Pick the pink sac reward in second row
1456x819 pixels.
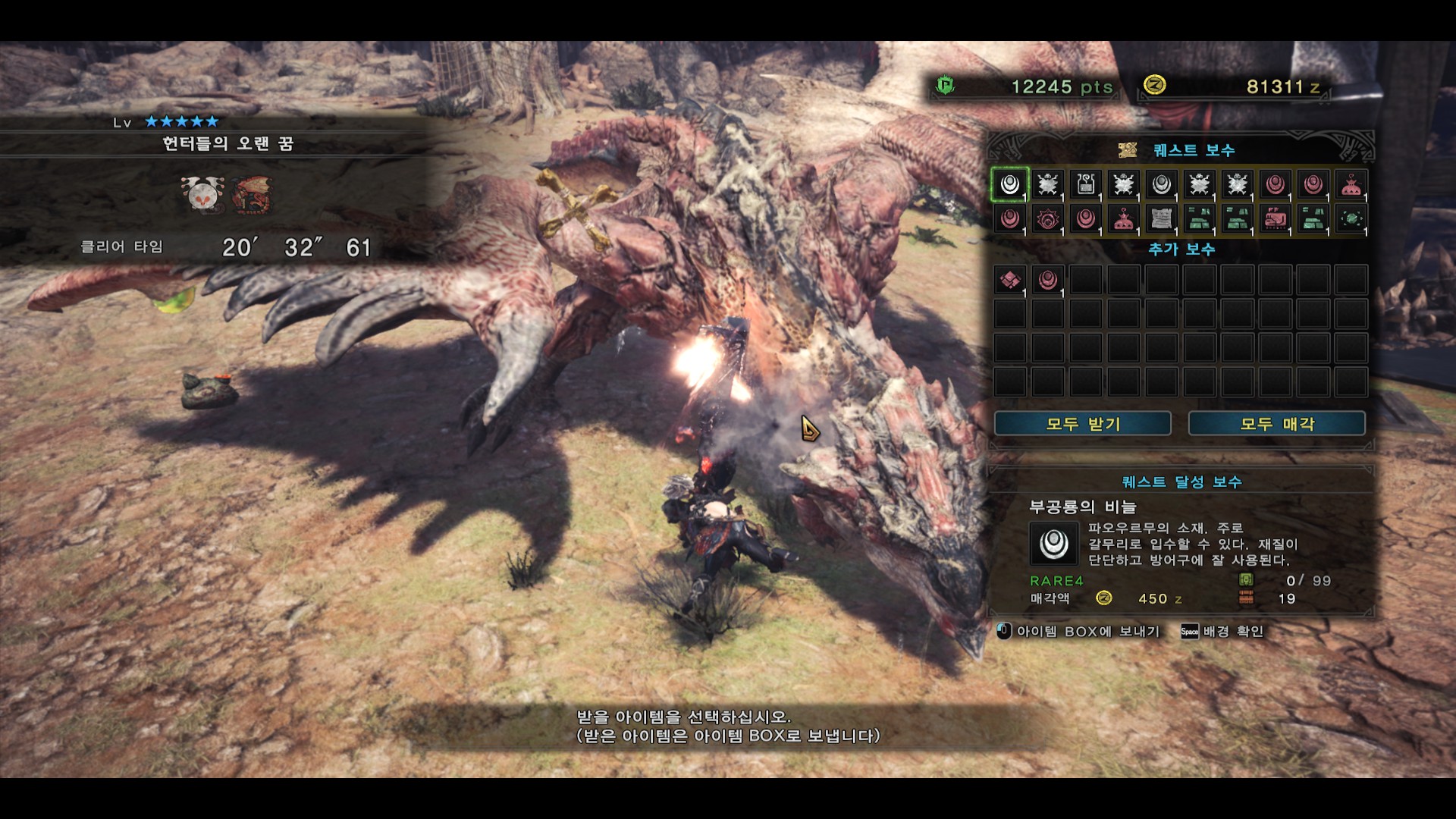click(1123, 219)
